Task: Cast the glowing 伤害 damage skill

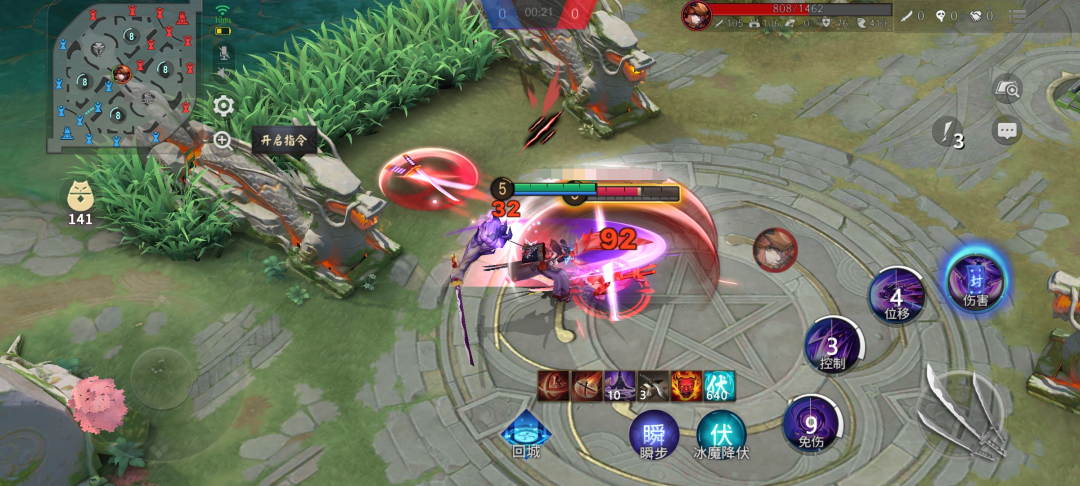Action: click(975, 278)
